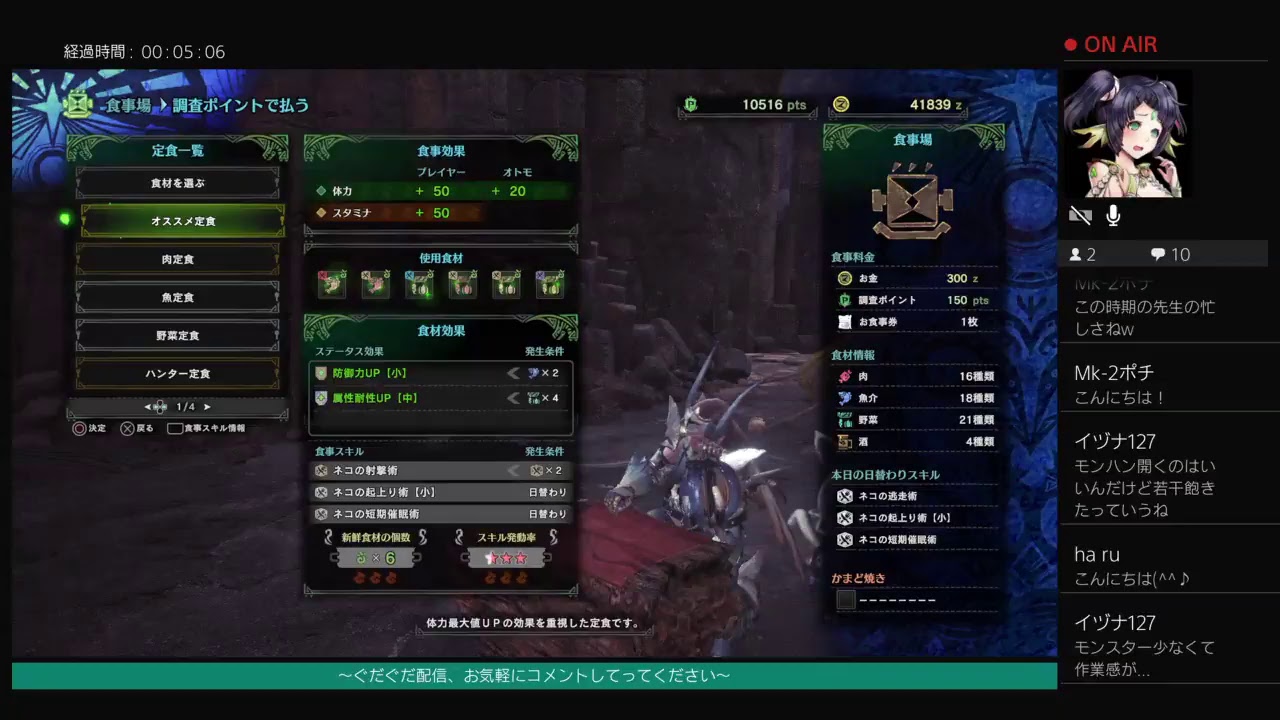This screenshot has width=1280, height=720.
Task: Click the right arrow to go to page 2/4
Action: 207,407
